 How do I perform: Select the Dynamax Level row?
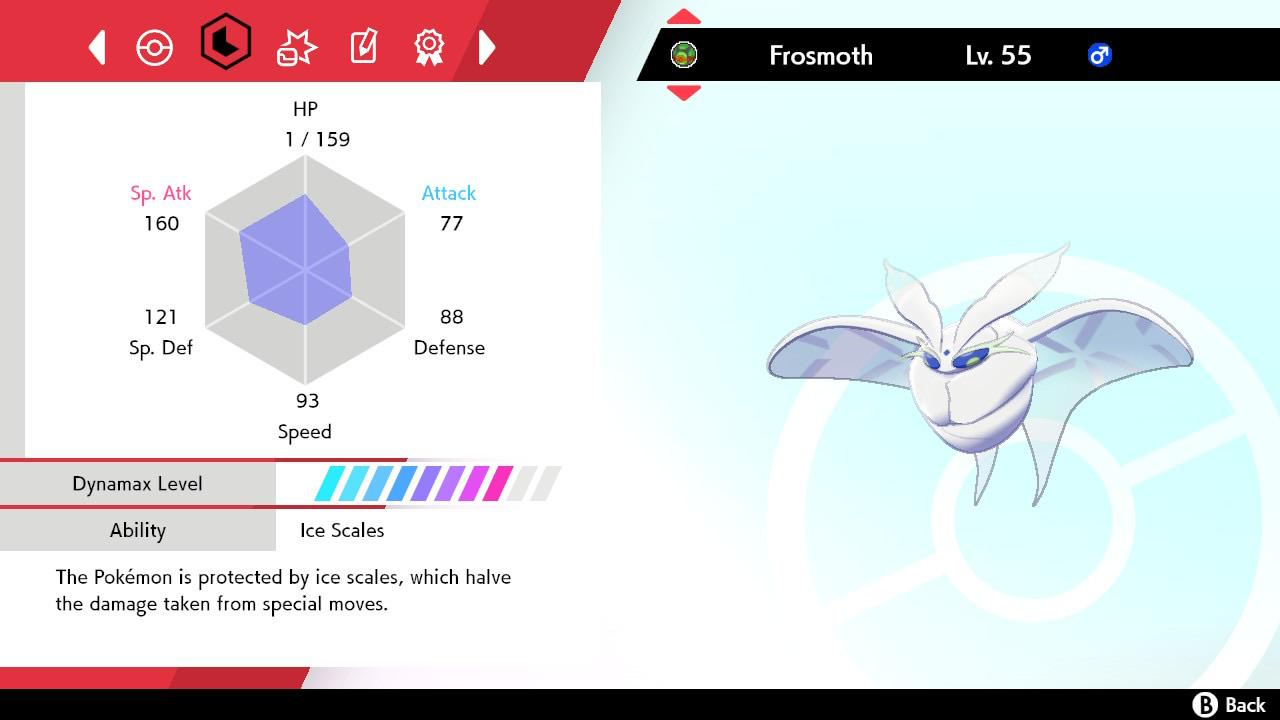coord(137,483)
